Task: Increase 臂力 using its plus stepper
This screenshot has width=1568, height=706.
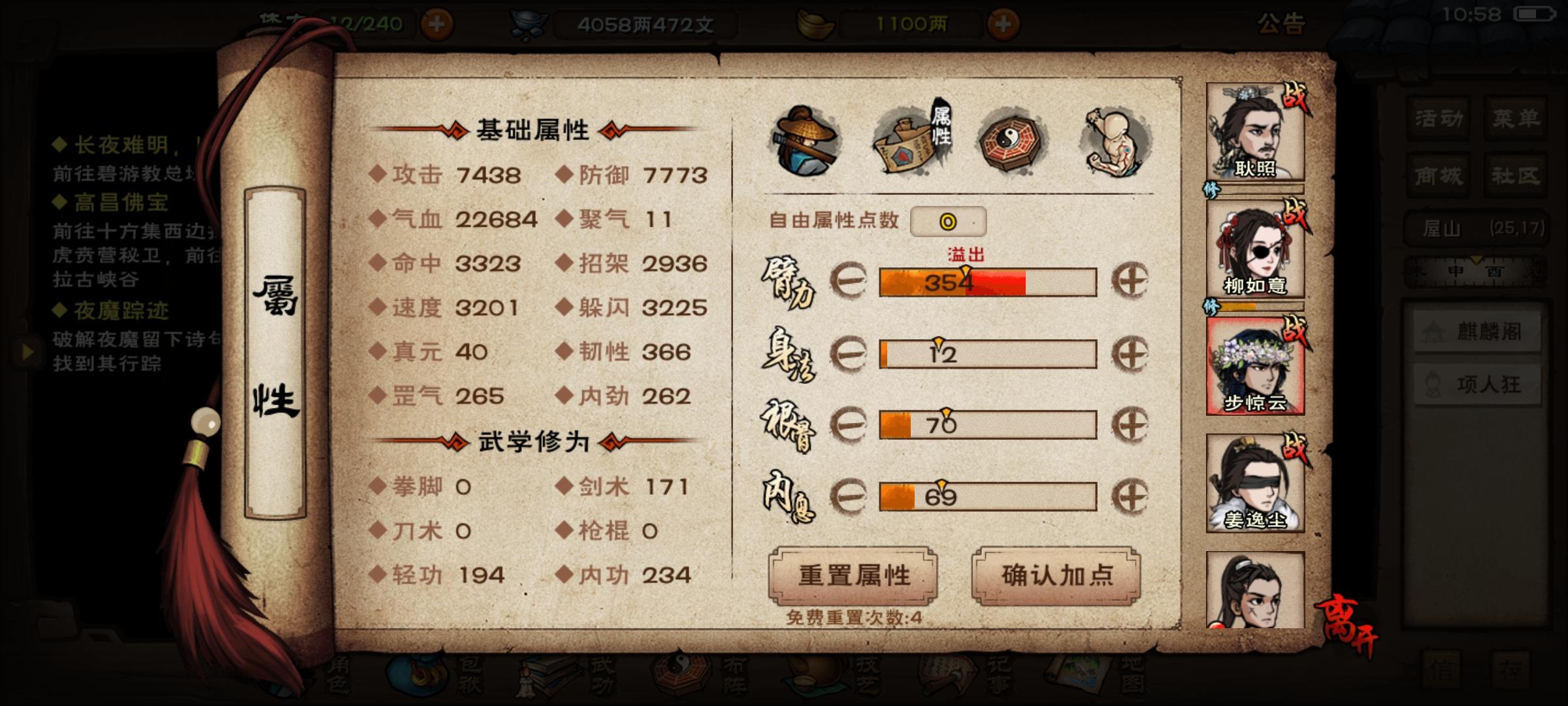Action: (1130, 282)
